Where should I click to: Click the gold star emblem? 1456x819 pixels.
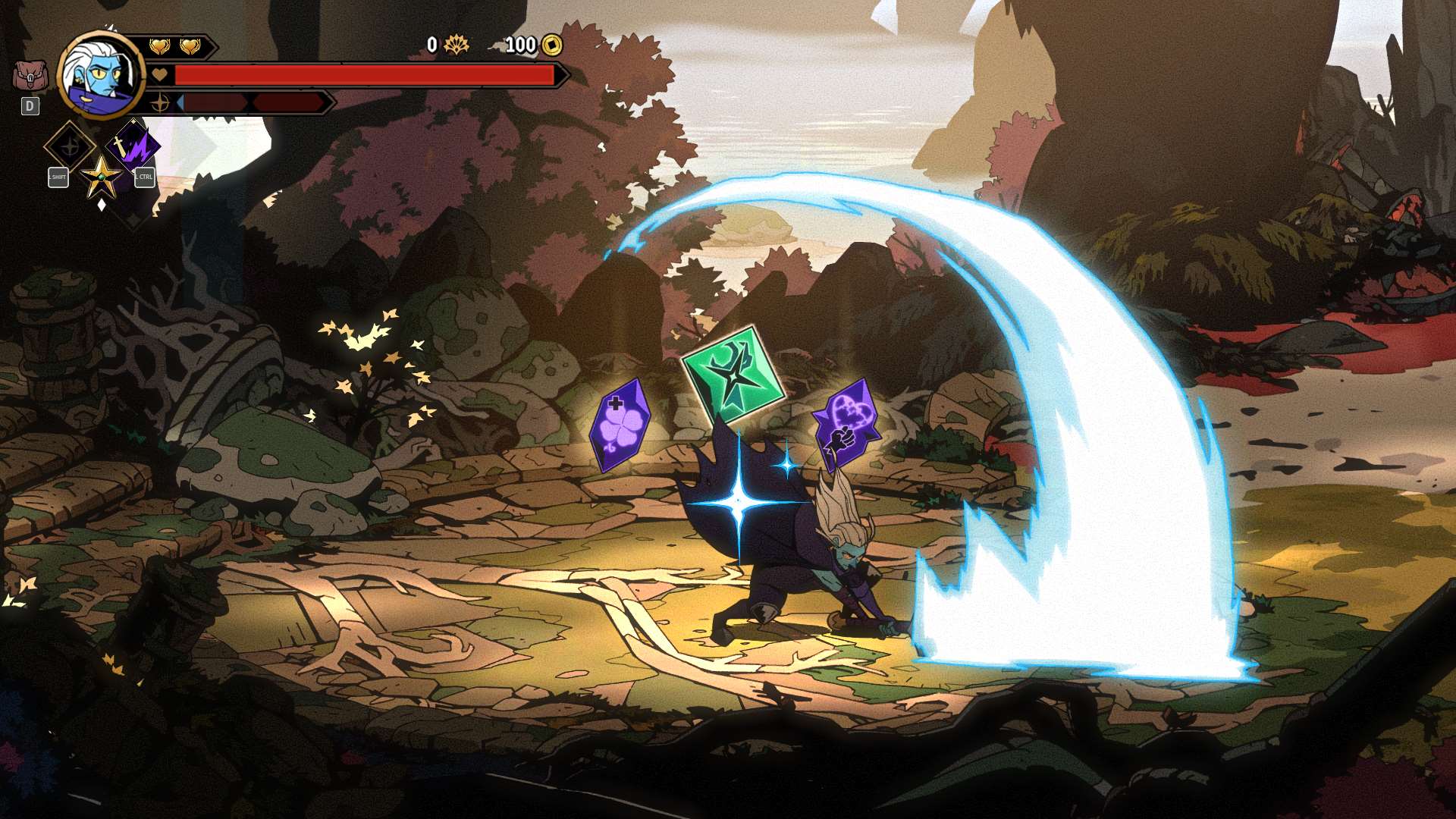pos(101,177)
